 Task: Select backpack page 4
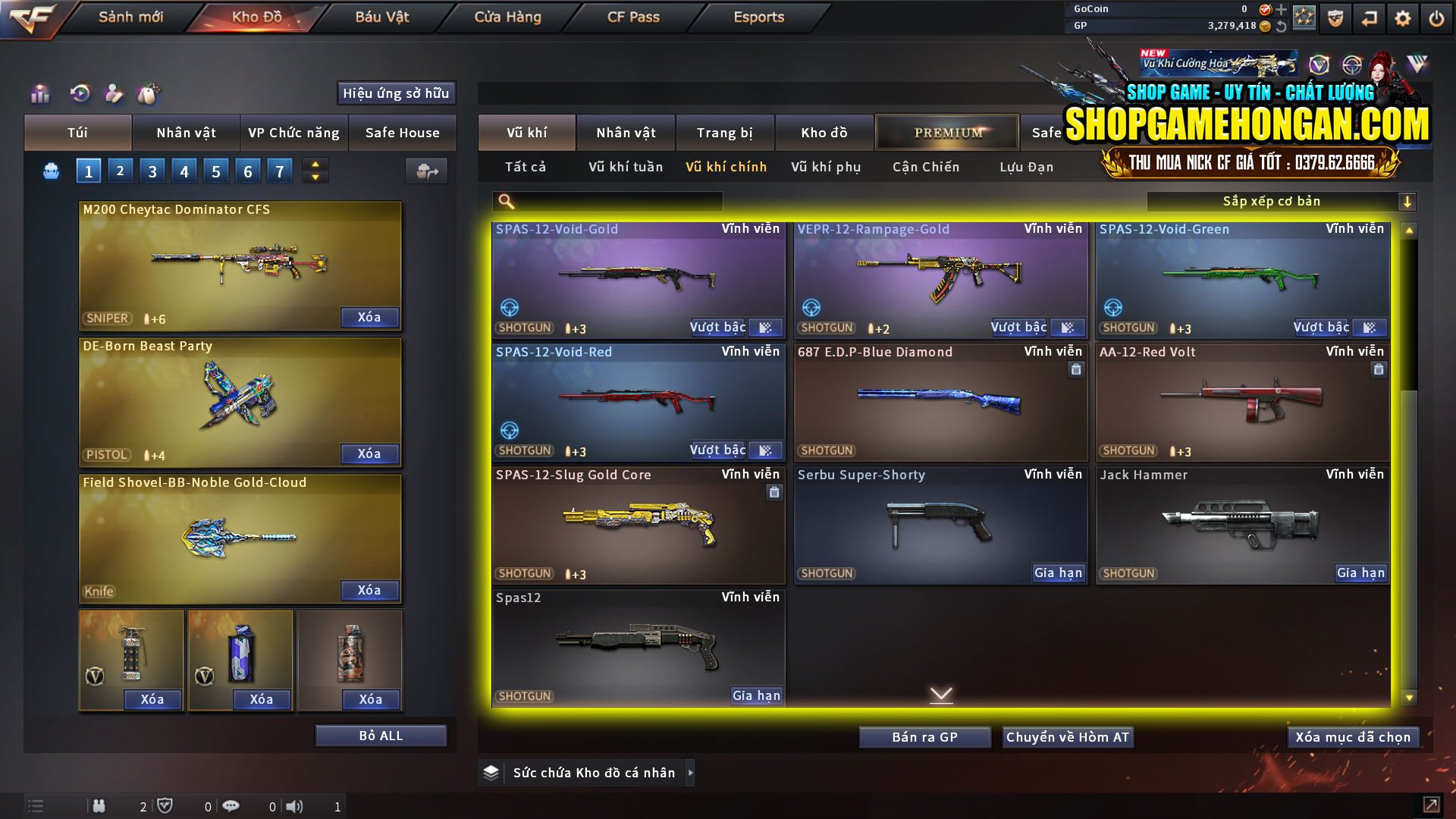click(184, 171)
